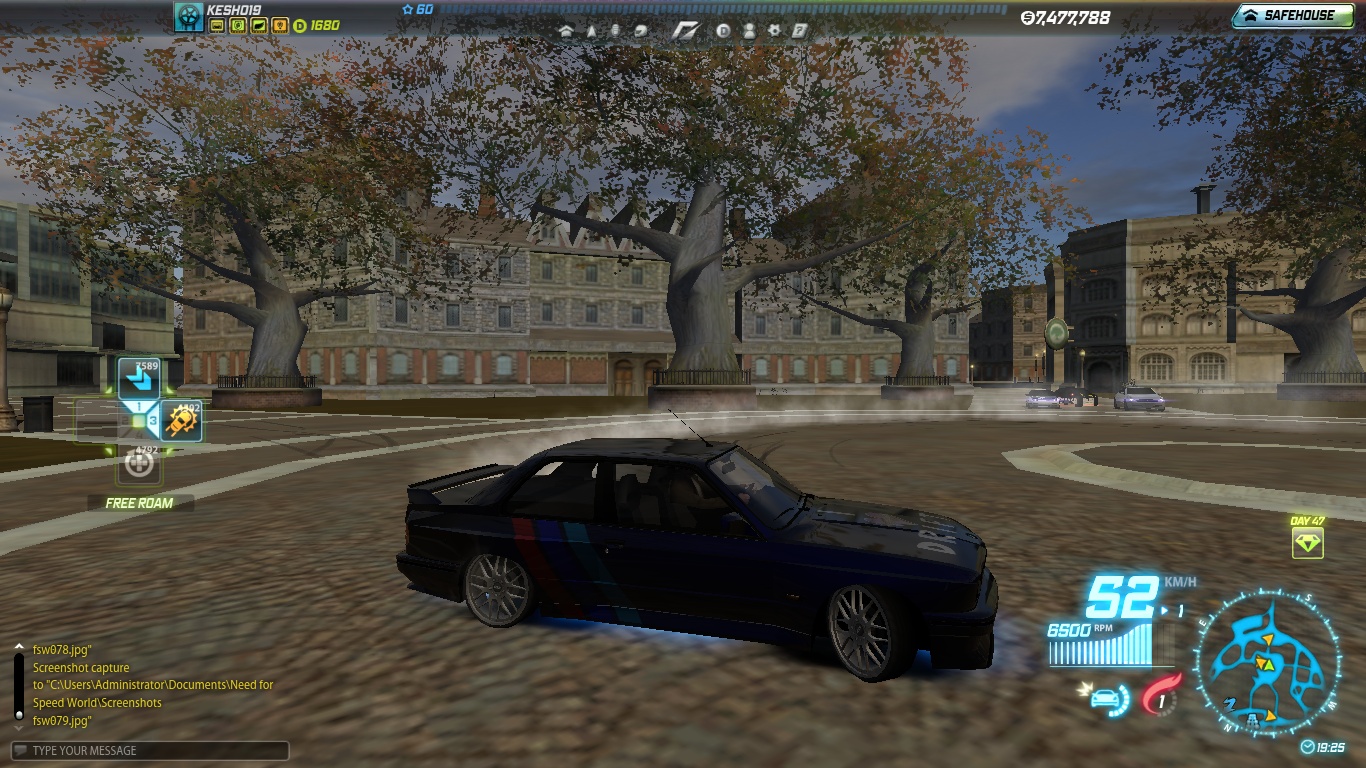The image size is (1366, 768).
Task: Open voice chat microphone icon
Action: click(x=616, y=30)
